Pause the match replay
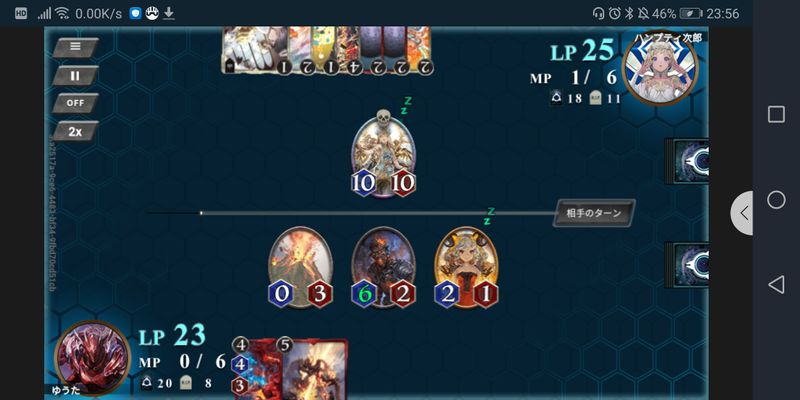 pos(76,75)
